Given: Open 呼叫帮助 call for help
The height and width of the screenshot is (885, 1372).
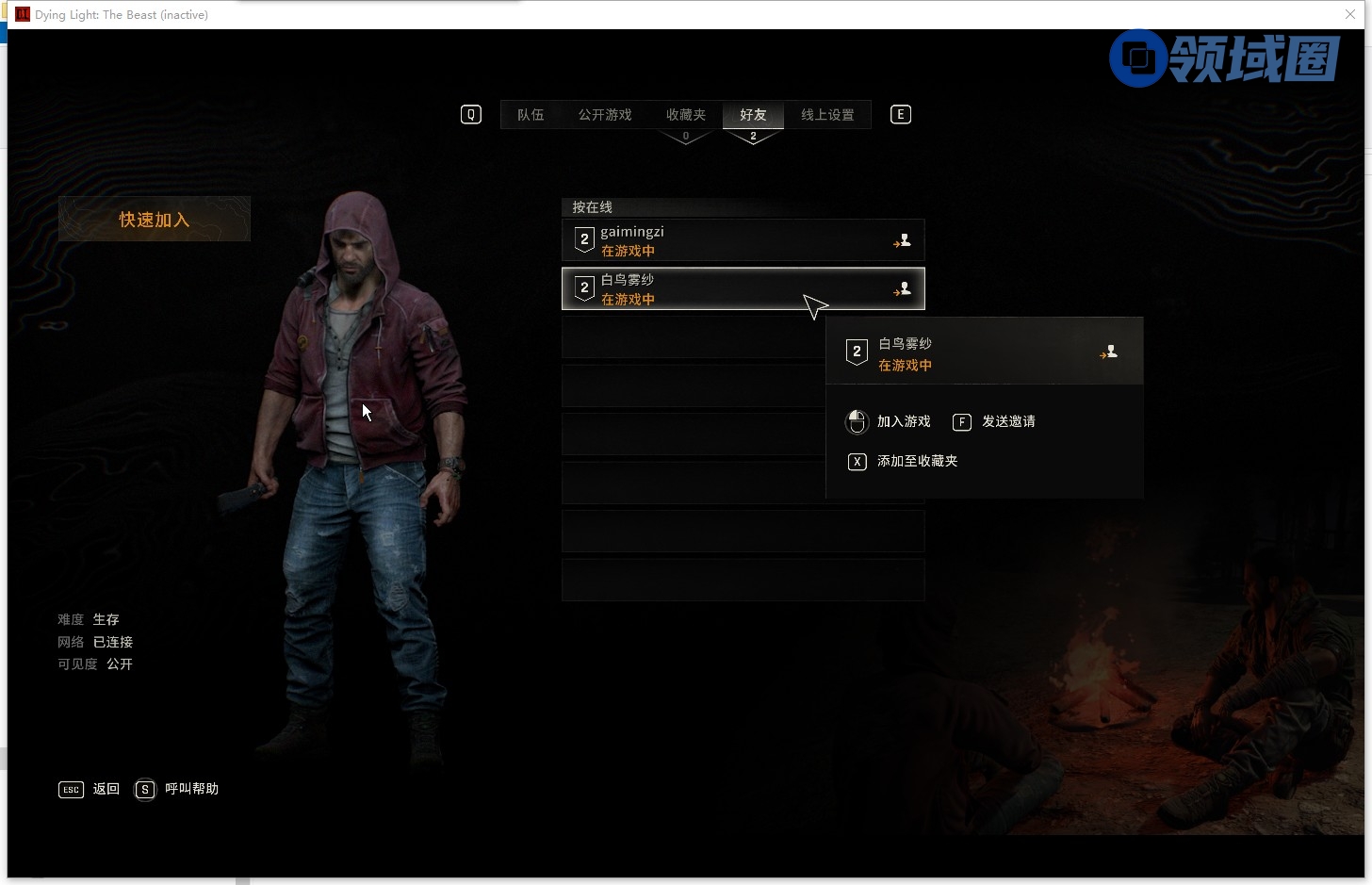Looking at the screenshot, I should [190, 789].
